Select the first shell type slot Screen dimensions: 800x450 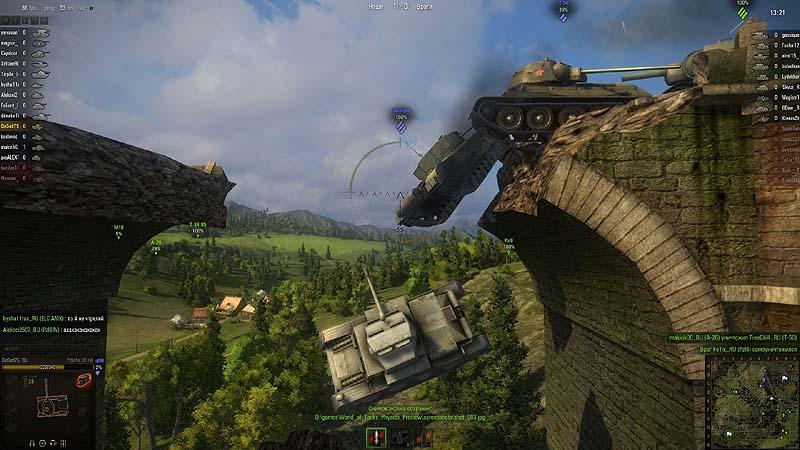click(376, 436)
